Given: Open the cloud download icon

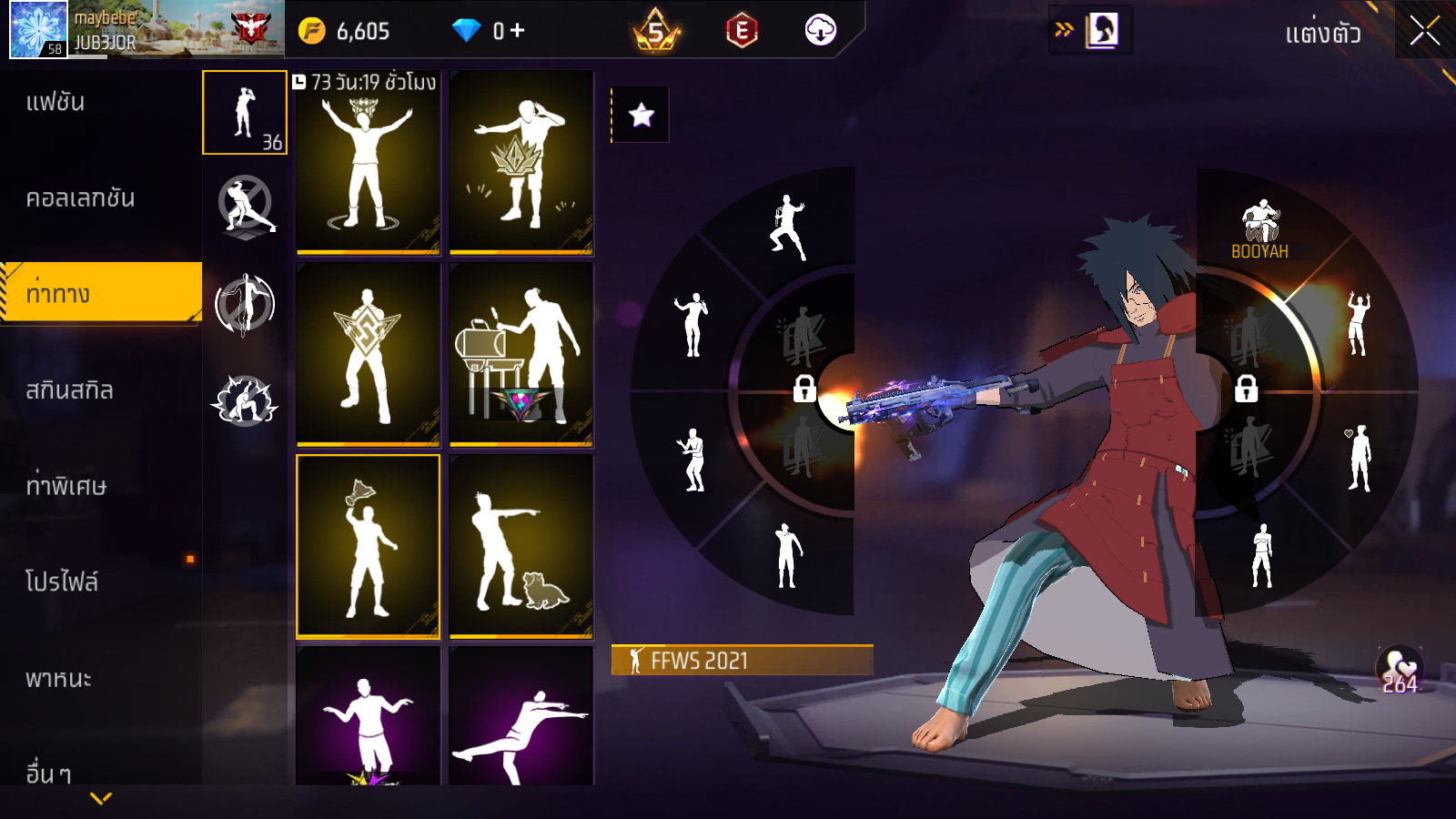Looking at the screenshot, I should click(x=820, y=31).
